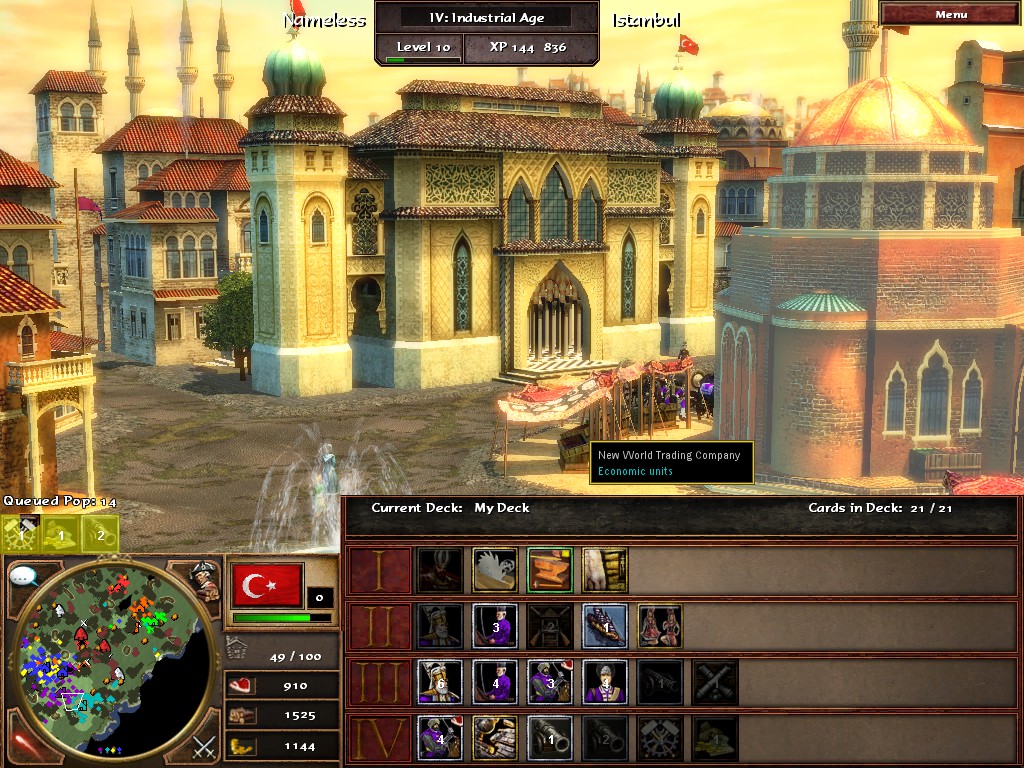Click the crossed swords minimap button

204,745
